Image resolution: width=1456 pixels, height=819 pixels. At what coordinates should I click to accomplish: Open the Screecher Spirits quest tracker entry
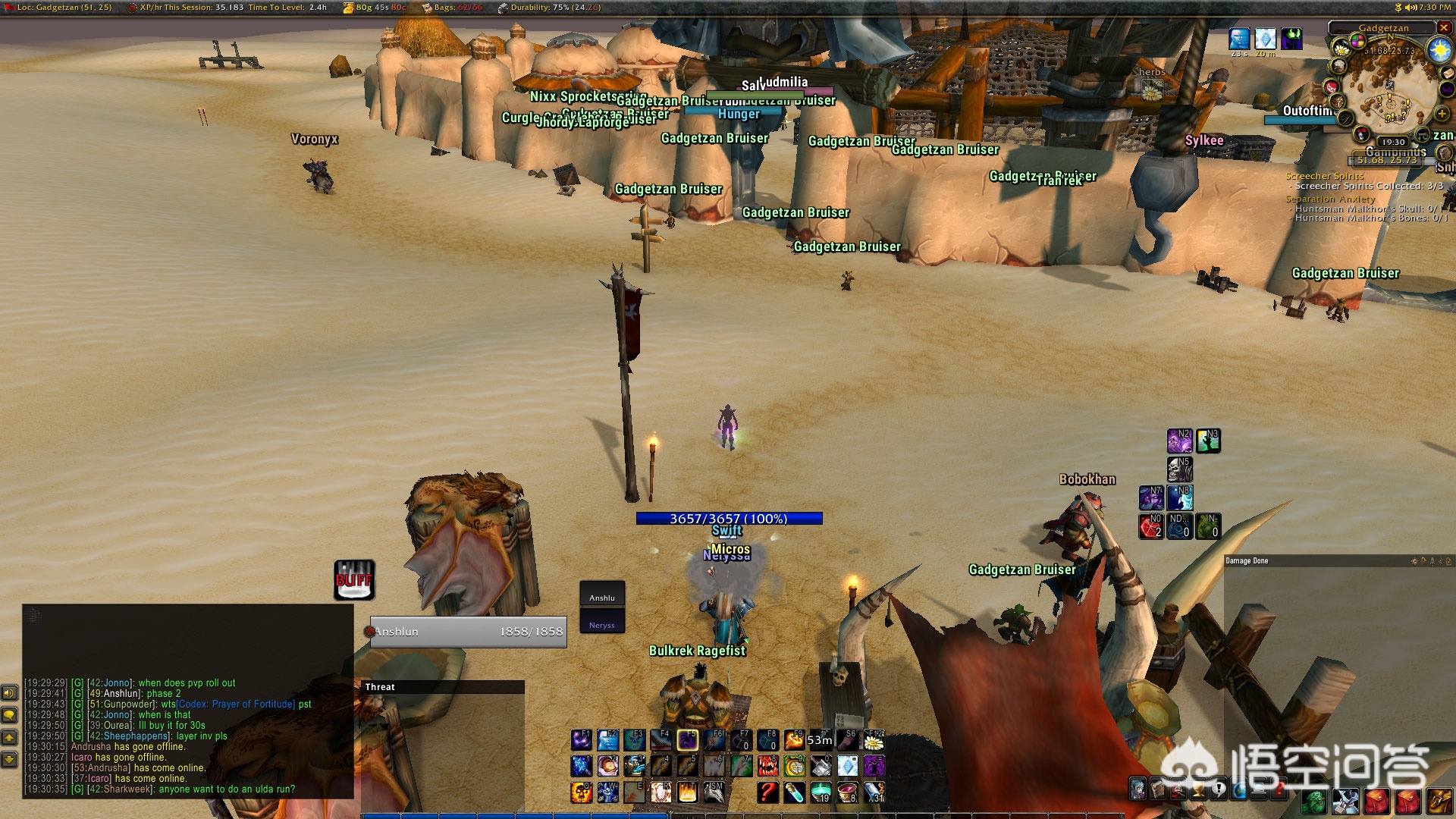(1324, 176)
